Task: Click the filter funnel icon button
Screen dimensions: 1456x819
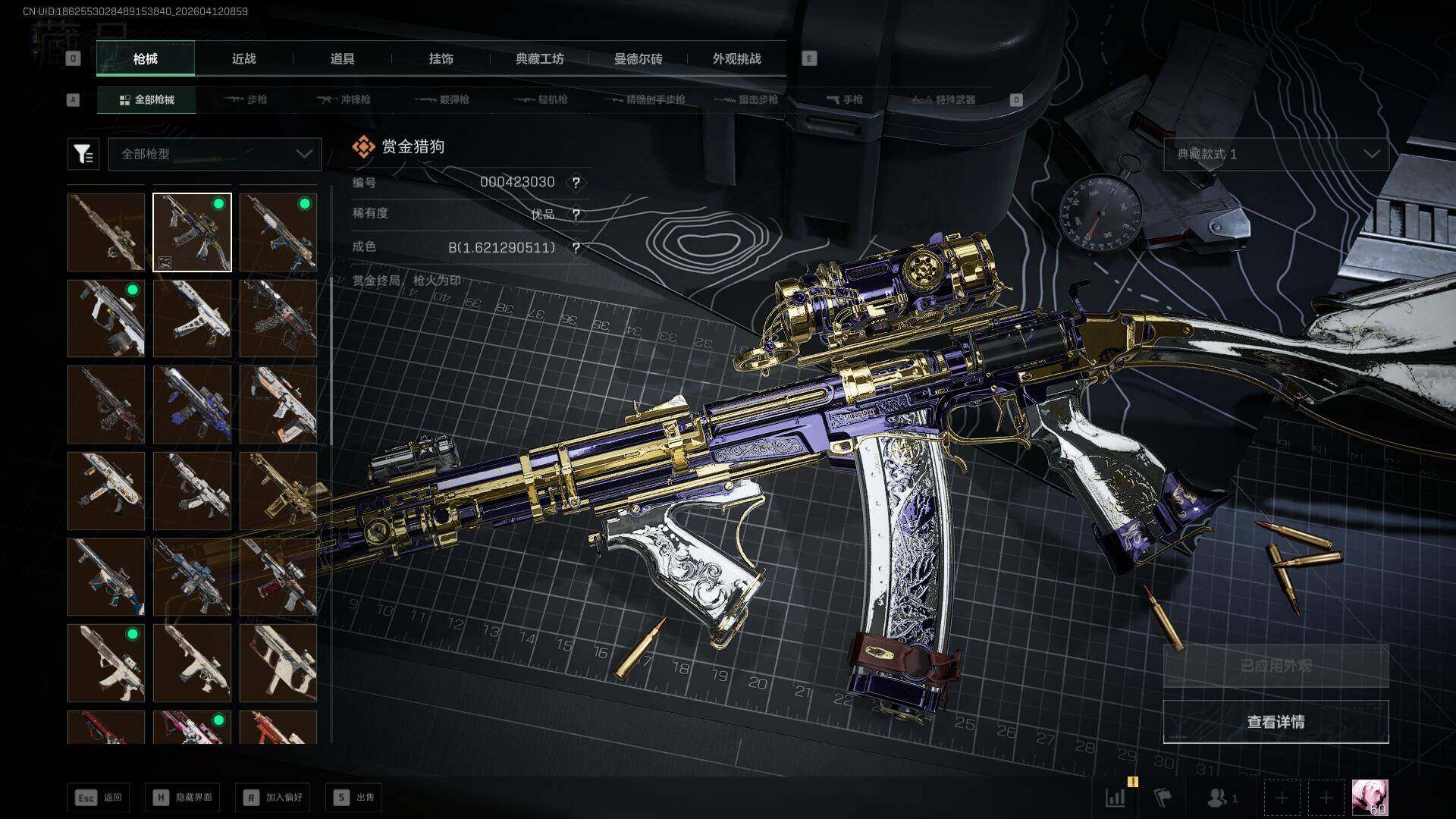Action: pyautogui.click(x=83, y=154)
